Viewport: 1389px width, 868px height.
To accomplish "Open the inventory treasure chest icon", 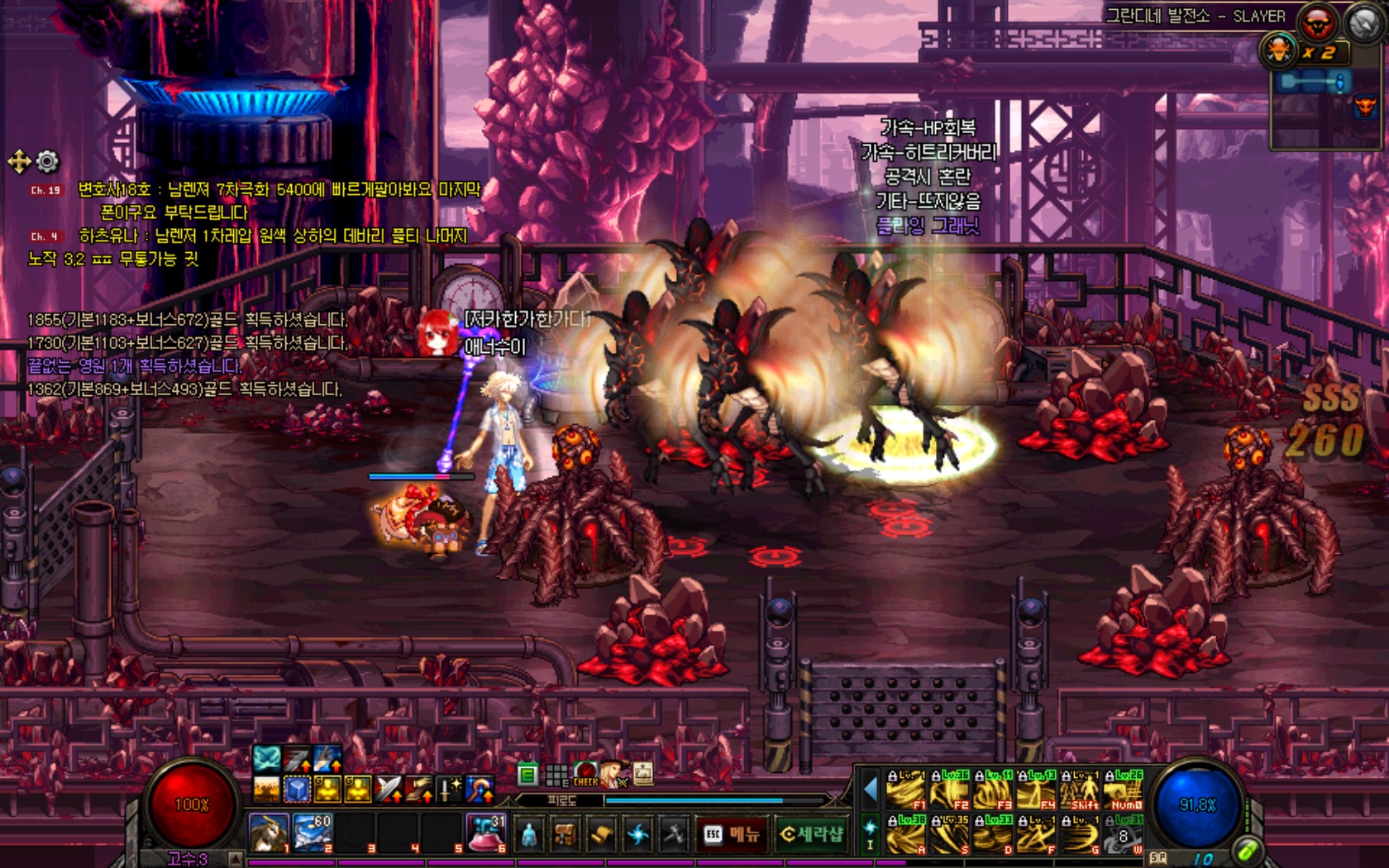I will click(x=566, y=835).
